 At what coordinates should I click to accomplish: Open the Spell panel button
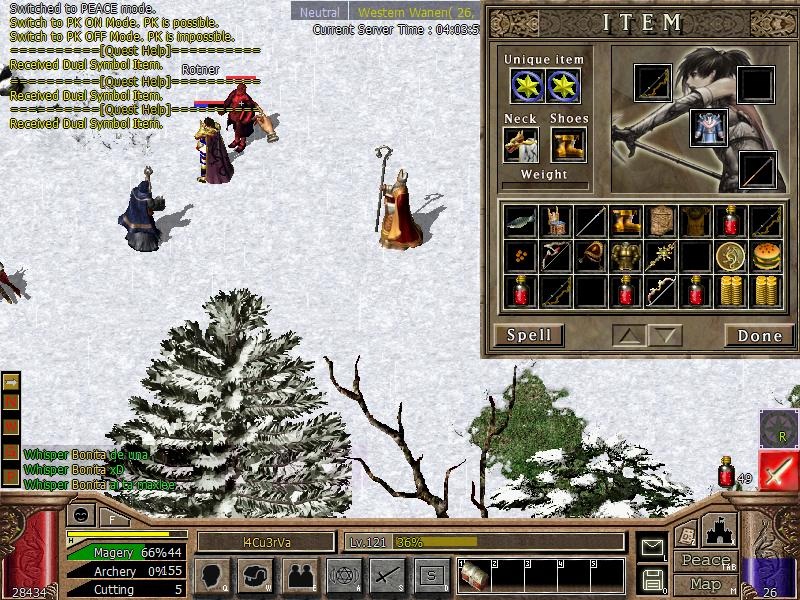pos(529,335)
